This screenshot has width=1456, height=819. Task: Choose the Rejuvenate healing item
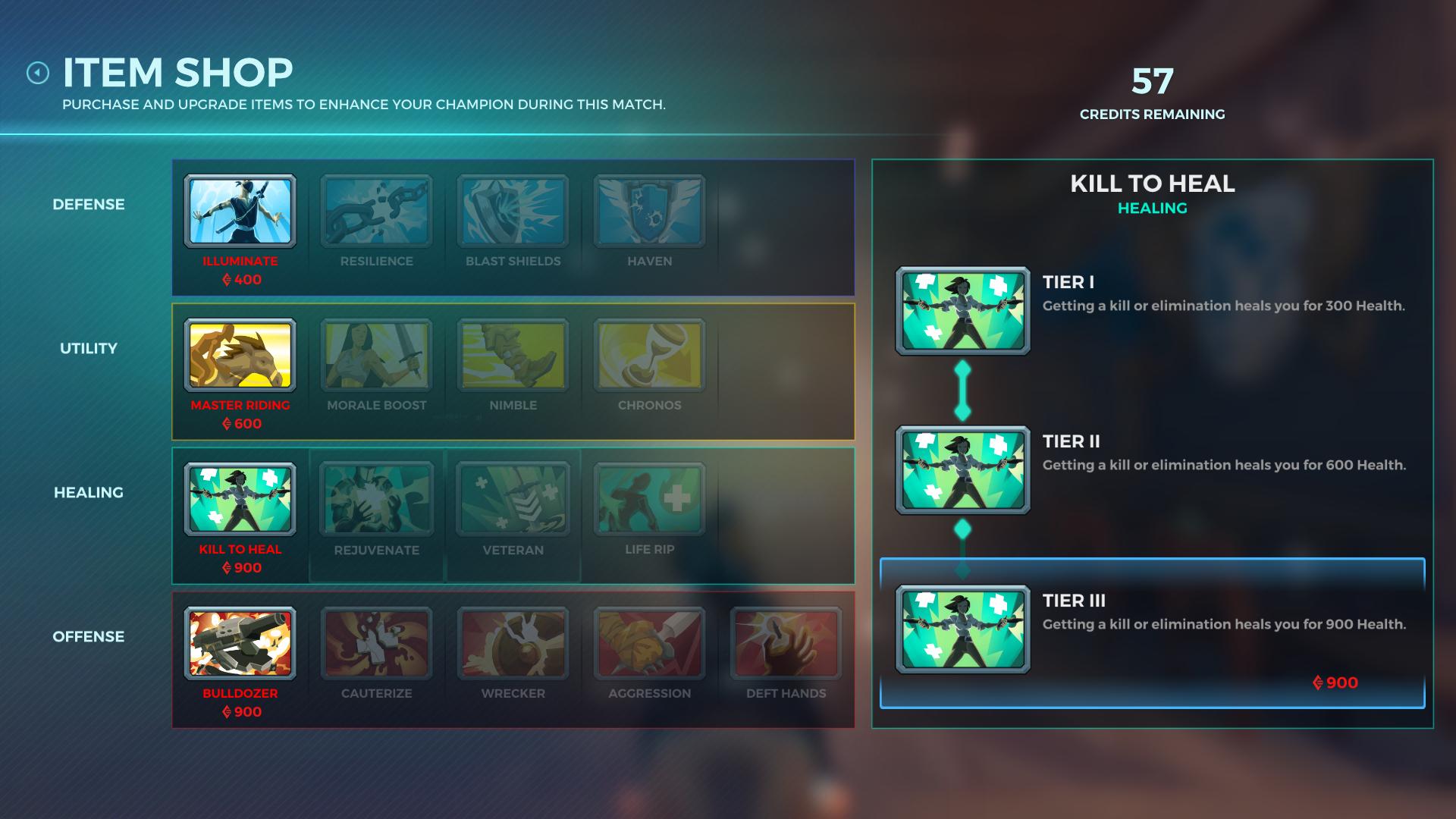coord(376,500)
